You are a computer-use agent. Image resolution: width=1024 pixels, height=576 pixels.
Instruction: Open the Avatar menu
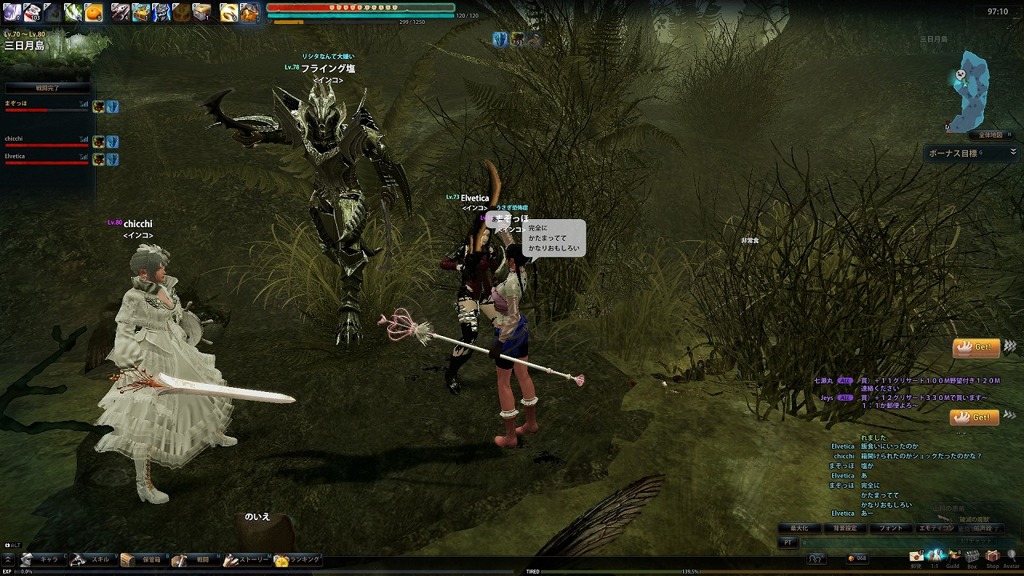pyautogui.click(x=1011, y=557)
